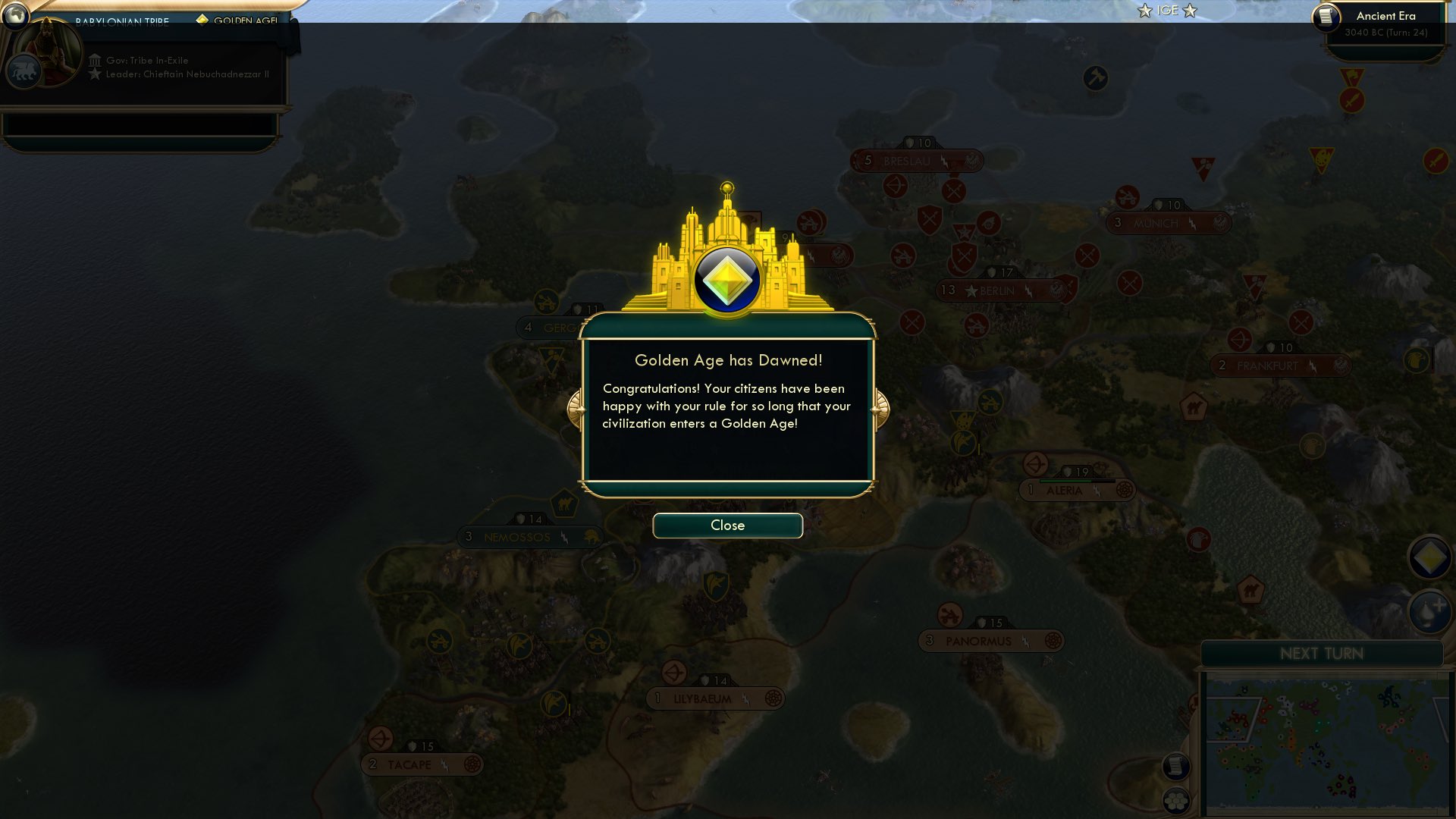The image size is (1456, 819).
Task: Close the Golden Age dialog
Action: tap(726, 525)
